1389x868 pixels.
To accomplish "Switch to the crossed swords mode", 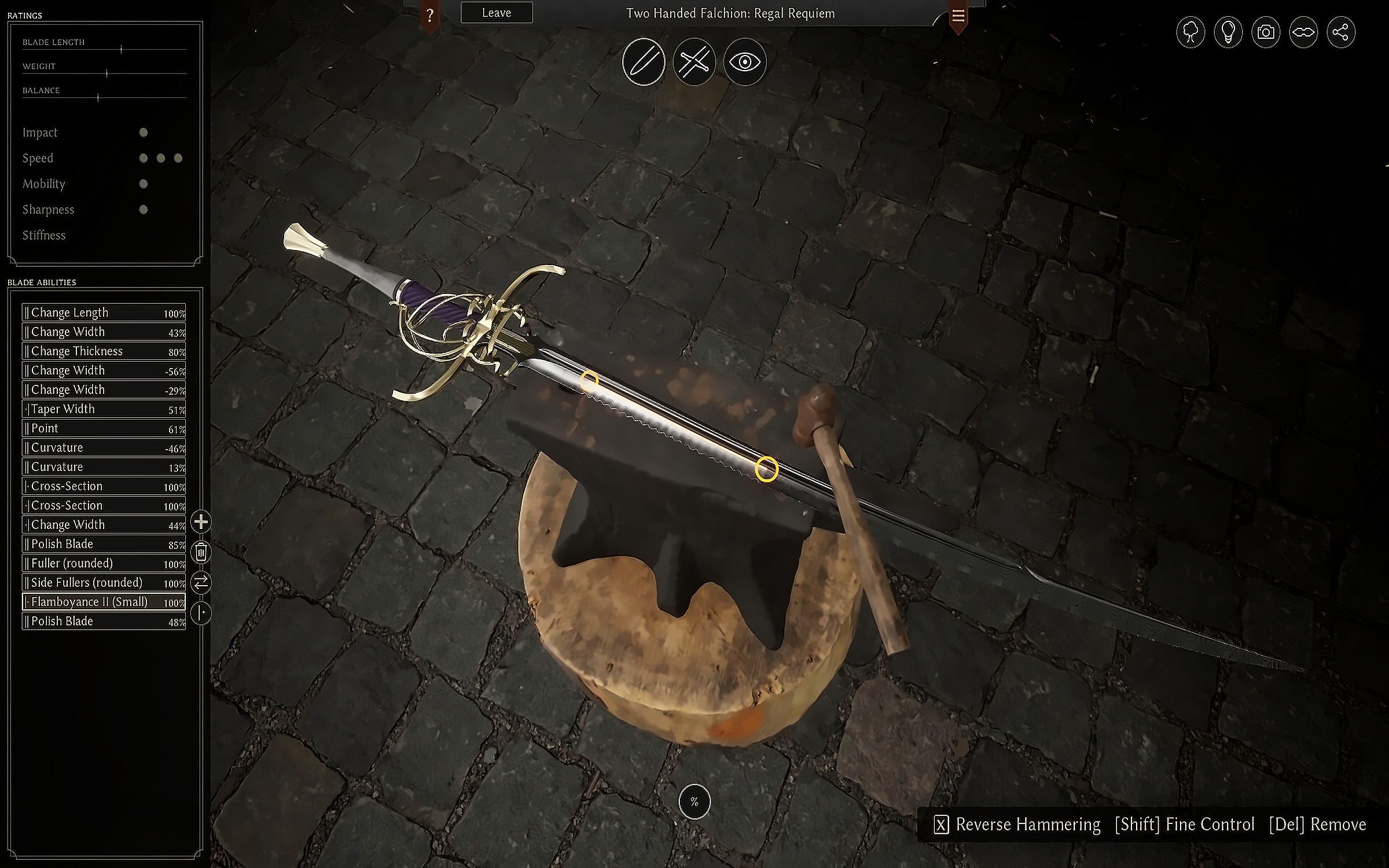I will [x=694, y=62].
